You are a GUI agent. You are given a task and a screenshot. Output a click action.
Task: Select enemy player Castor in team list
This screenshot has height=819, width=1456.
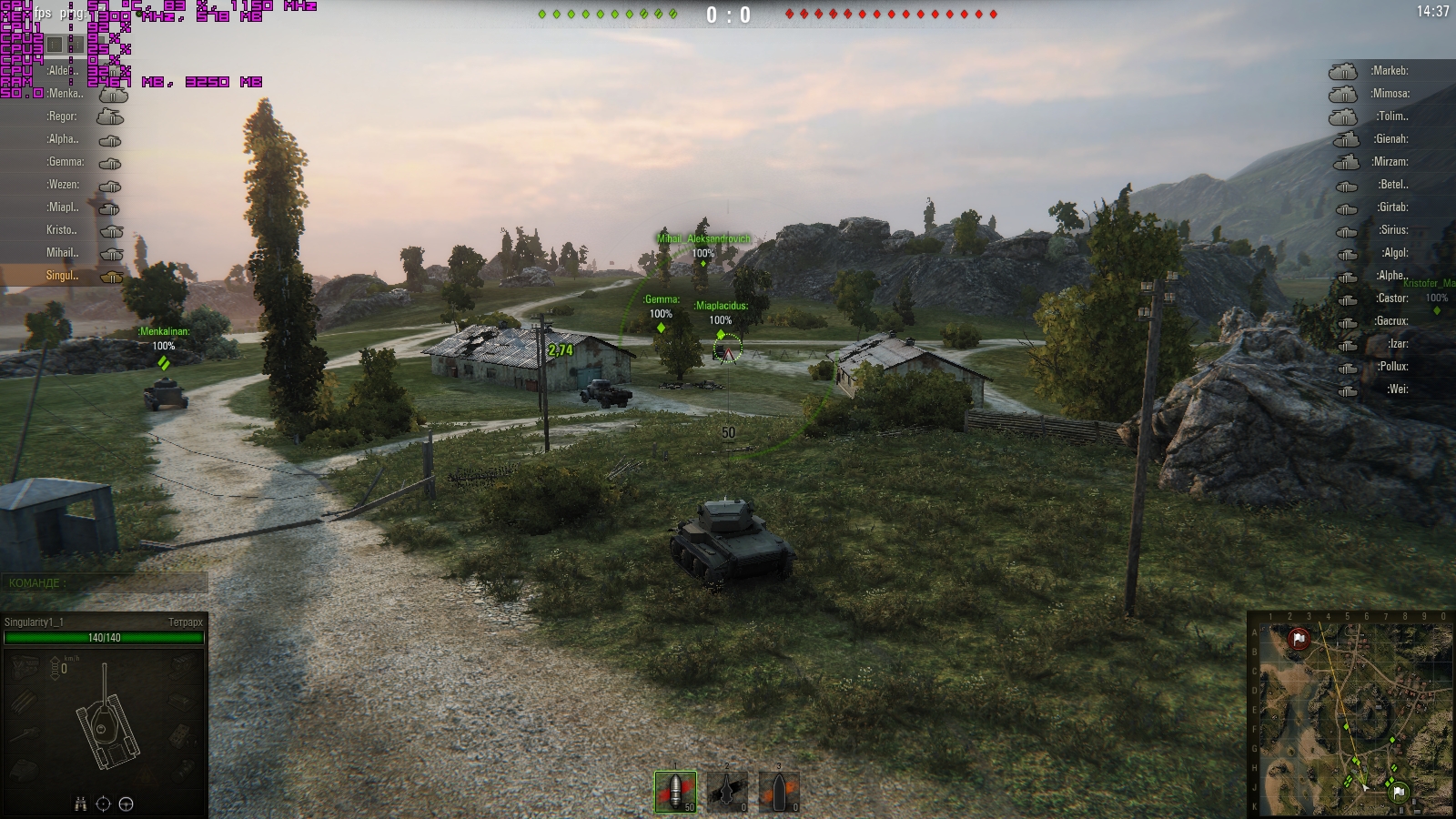(x=1392, y=298)
